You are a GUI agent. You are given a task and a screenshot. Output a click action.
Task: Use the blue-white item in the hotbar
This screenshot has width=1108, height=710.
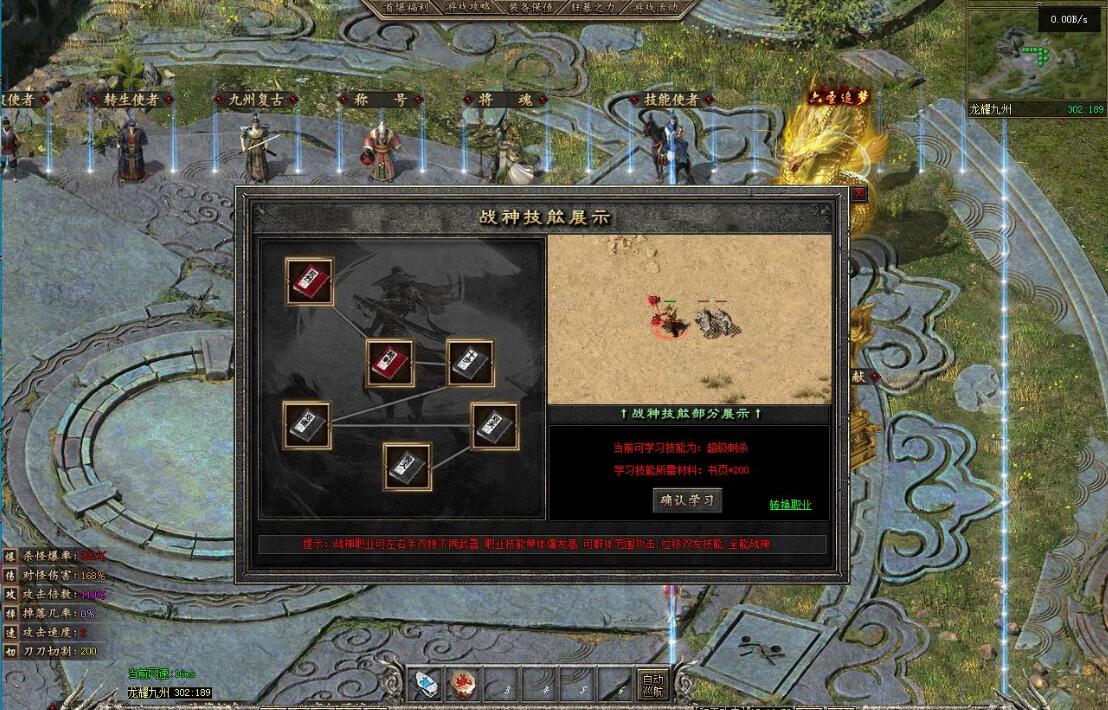coord(426,685)
